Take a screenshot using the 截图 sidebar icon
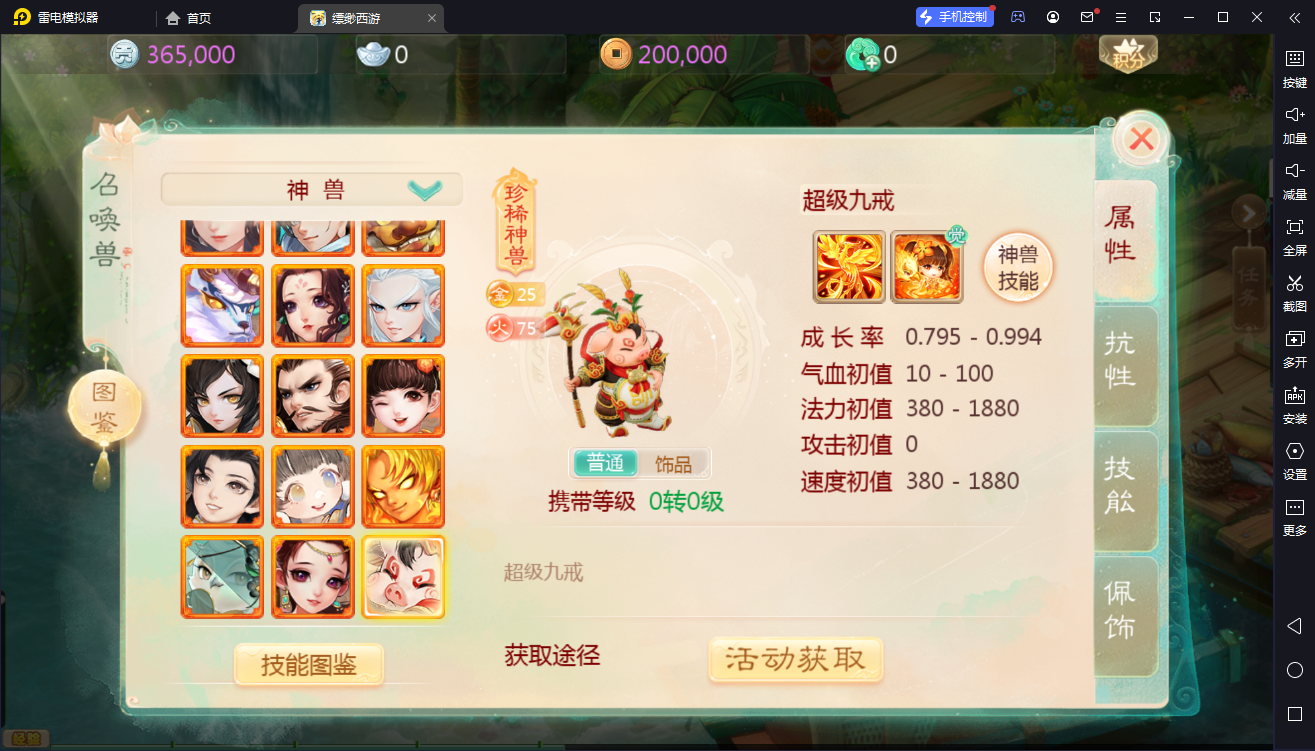The height and width of the screenshot is (751, 1315). click(1295, 294)
